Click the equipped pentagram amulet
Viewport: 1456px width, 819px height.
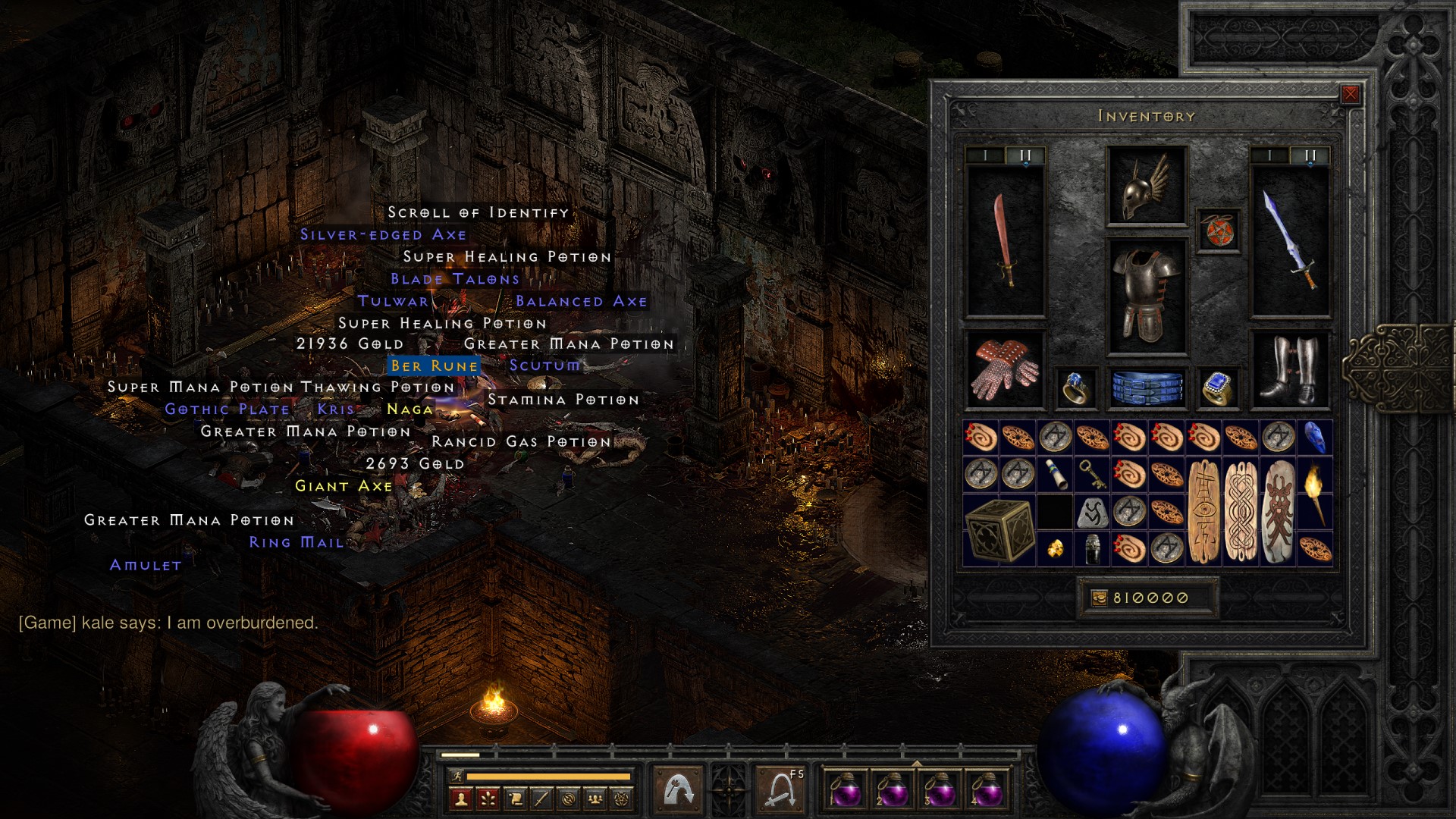[x=1219, y=230]
